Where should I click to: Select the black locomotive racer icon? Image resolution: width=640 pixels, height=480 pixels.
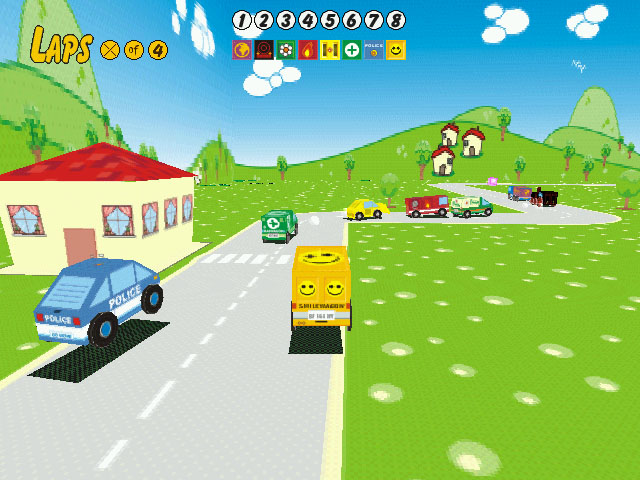(x=264, y=50)
